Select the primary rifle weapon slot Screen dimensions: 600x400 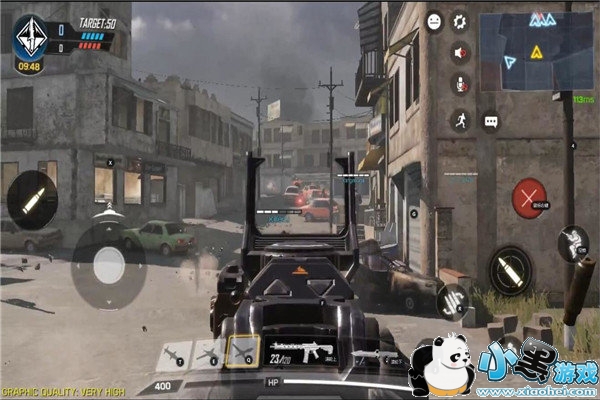click(x=302, y=352)
